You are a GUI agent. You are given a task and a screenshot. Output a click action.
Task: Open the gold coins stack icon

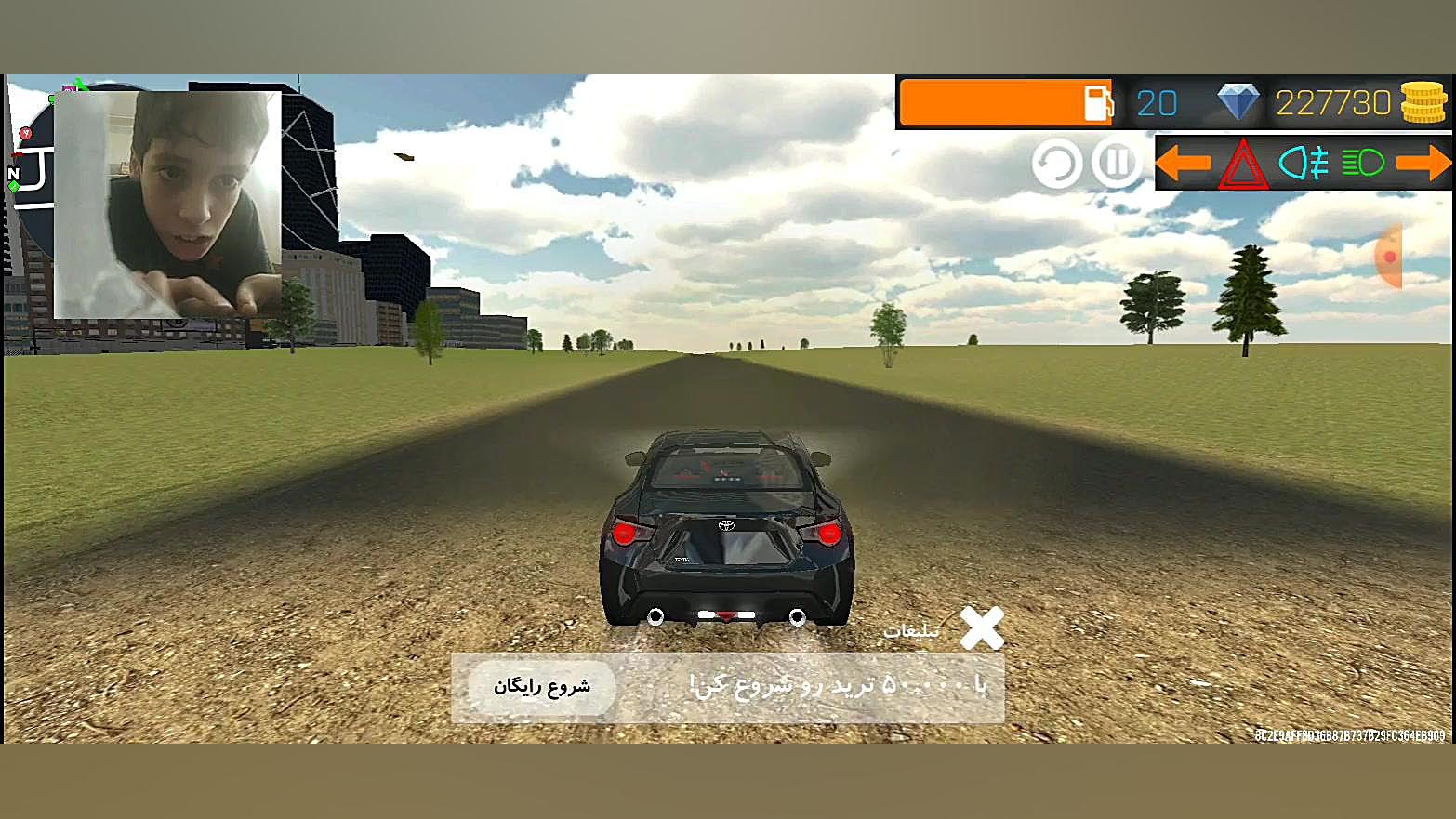point(1423,101)
